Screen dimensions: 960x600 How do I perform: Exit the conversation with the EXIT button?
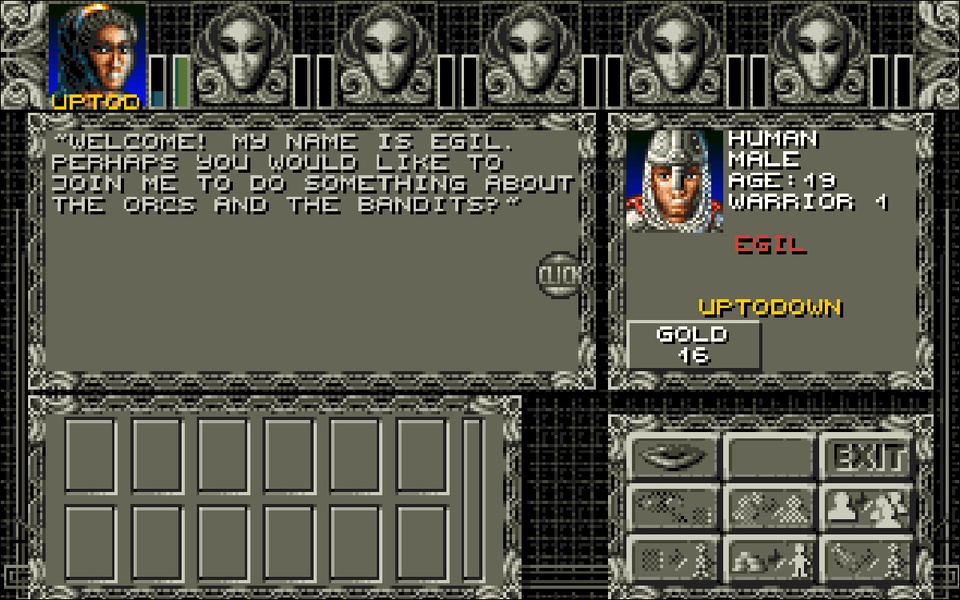click(867, 458)
